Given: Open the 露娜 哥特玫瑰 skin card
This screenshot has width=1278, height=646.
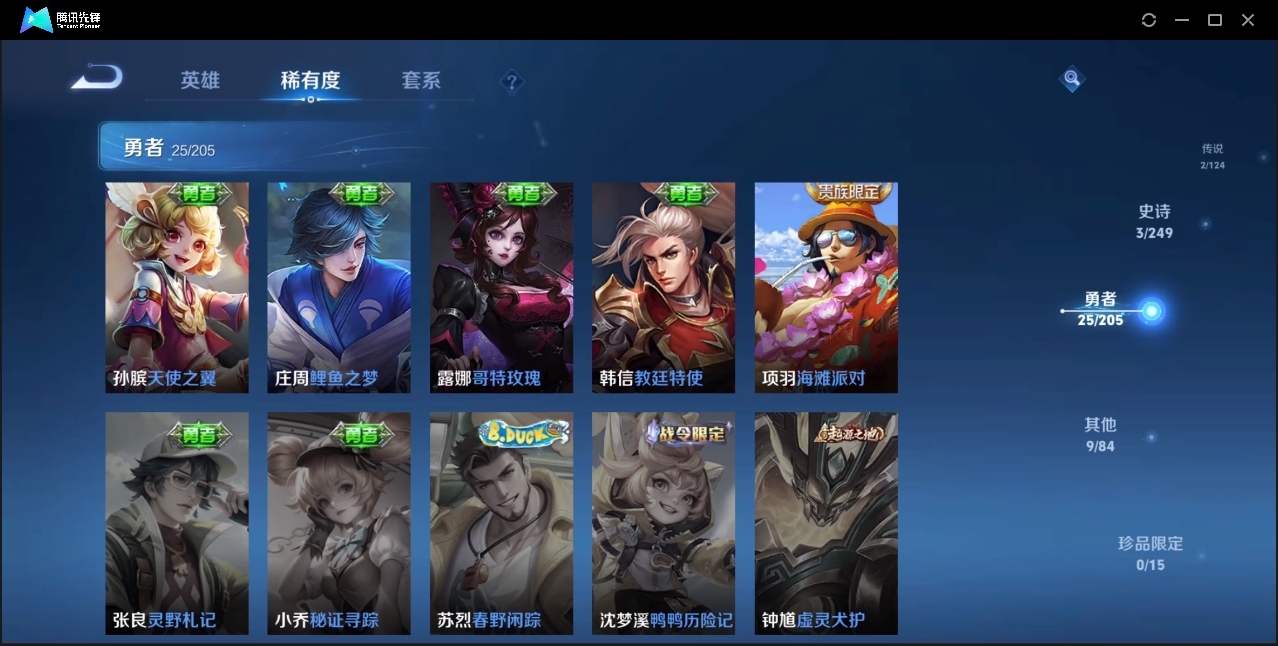Looking at the screenshot, I should coord(502,287).
